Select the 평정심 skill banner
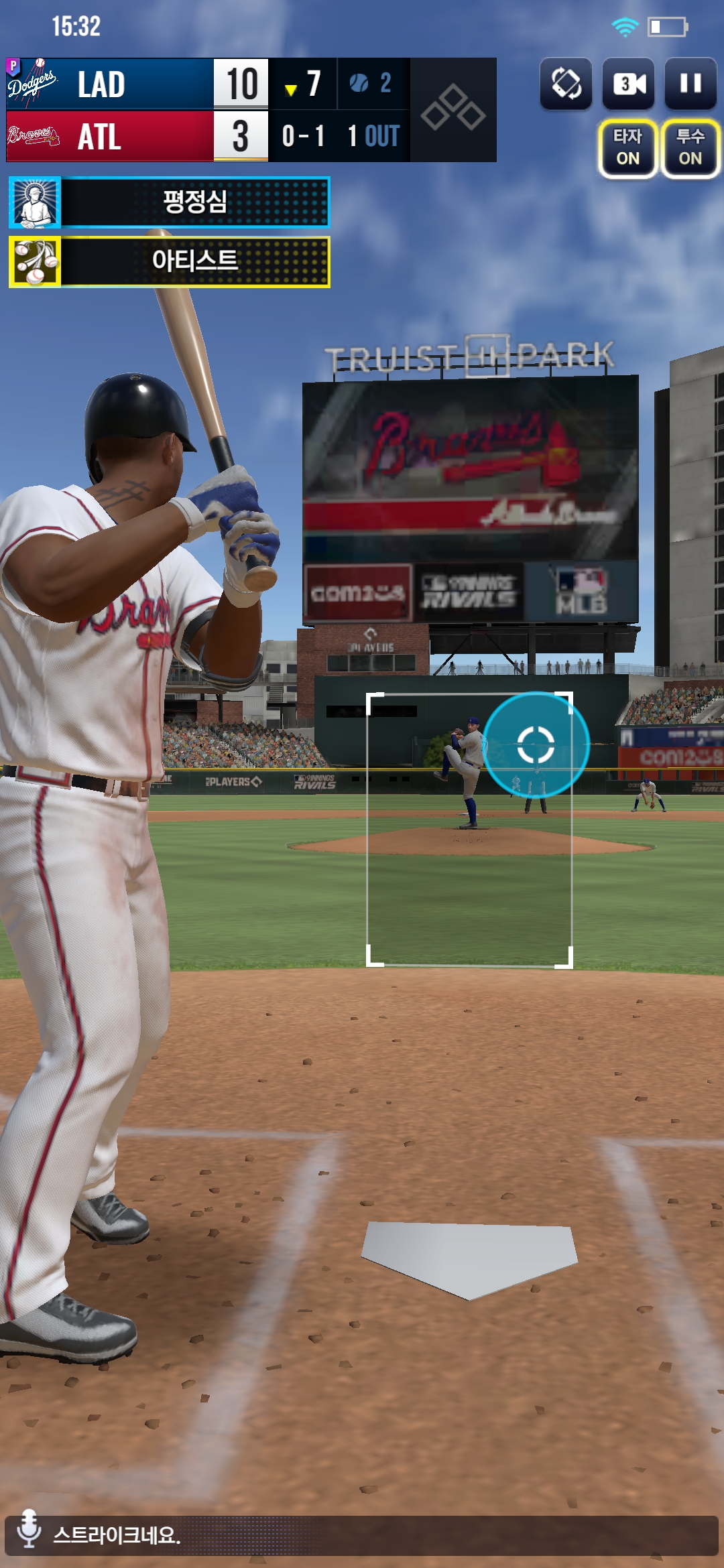The height and width of the screenshot is (1568, 724). point(170,202)
